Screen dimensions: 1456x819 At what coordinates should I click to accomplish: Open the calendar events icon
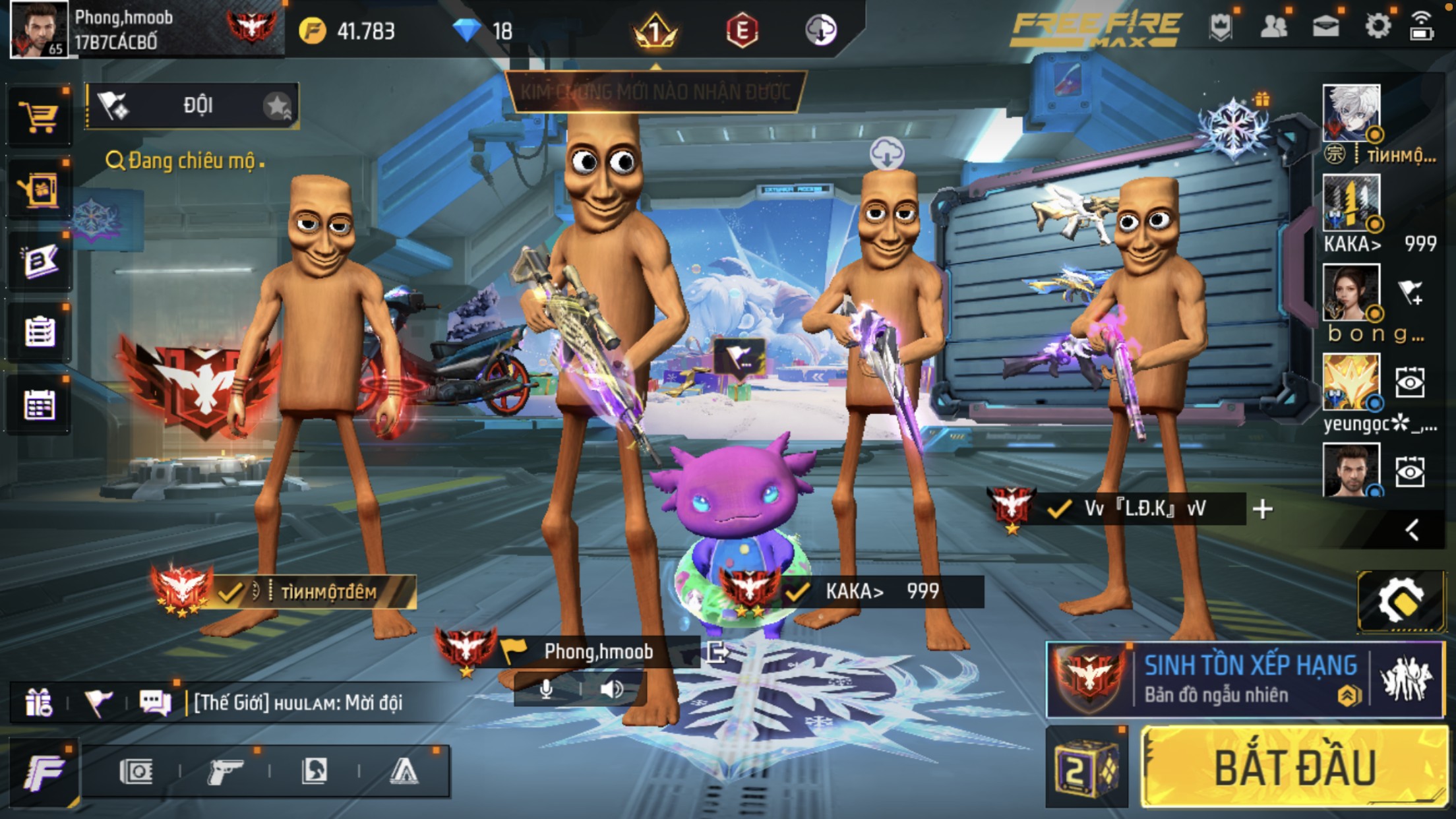[38, 404]
